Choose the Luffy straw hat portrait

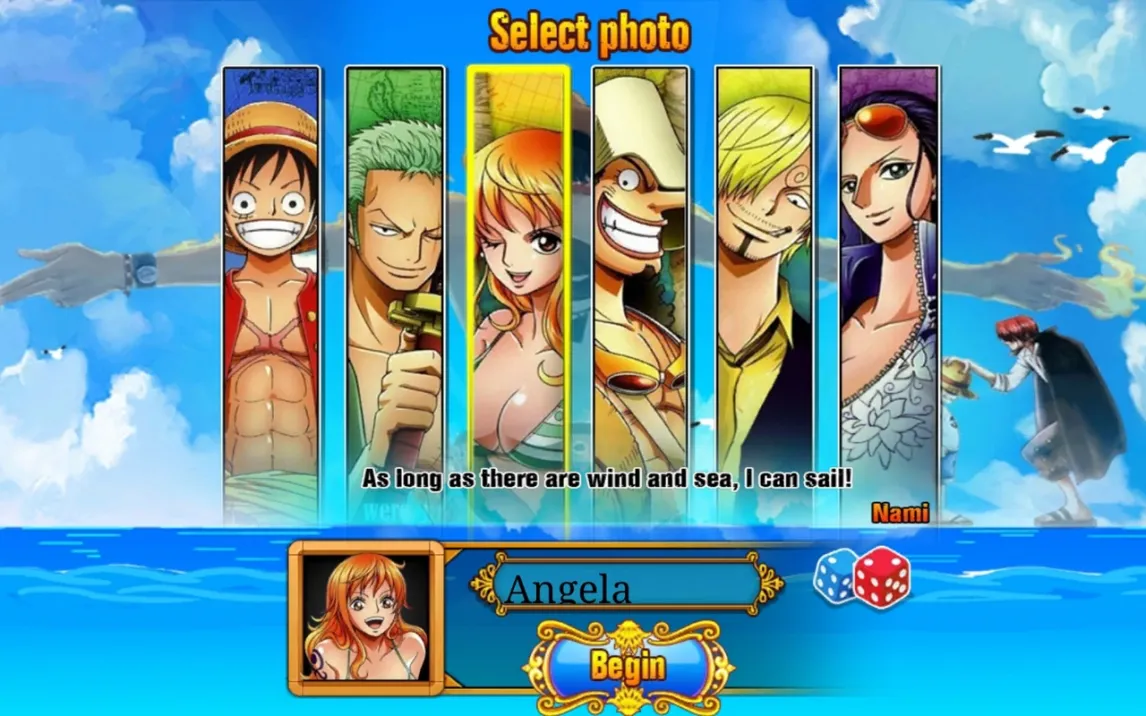270,290
